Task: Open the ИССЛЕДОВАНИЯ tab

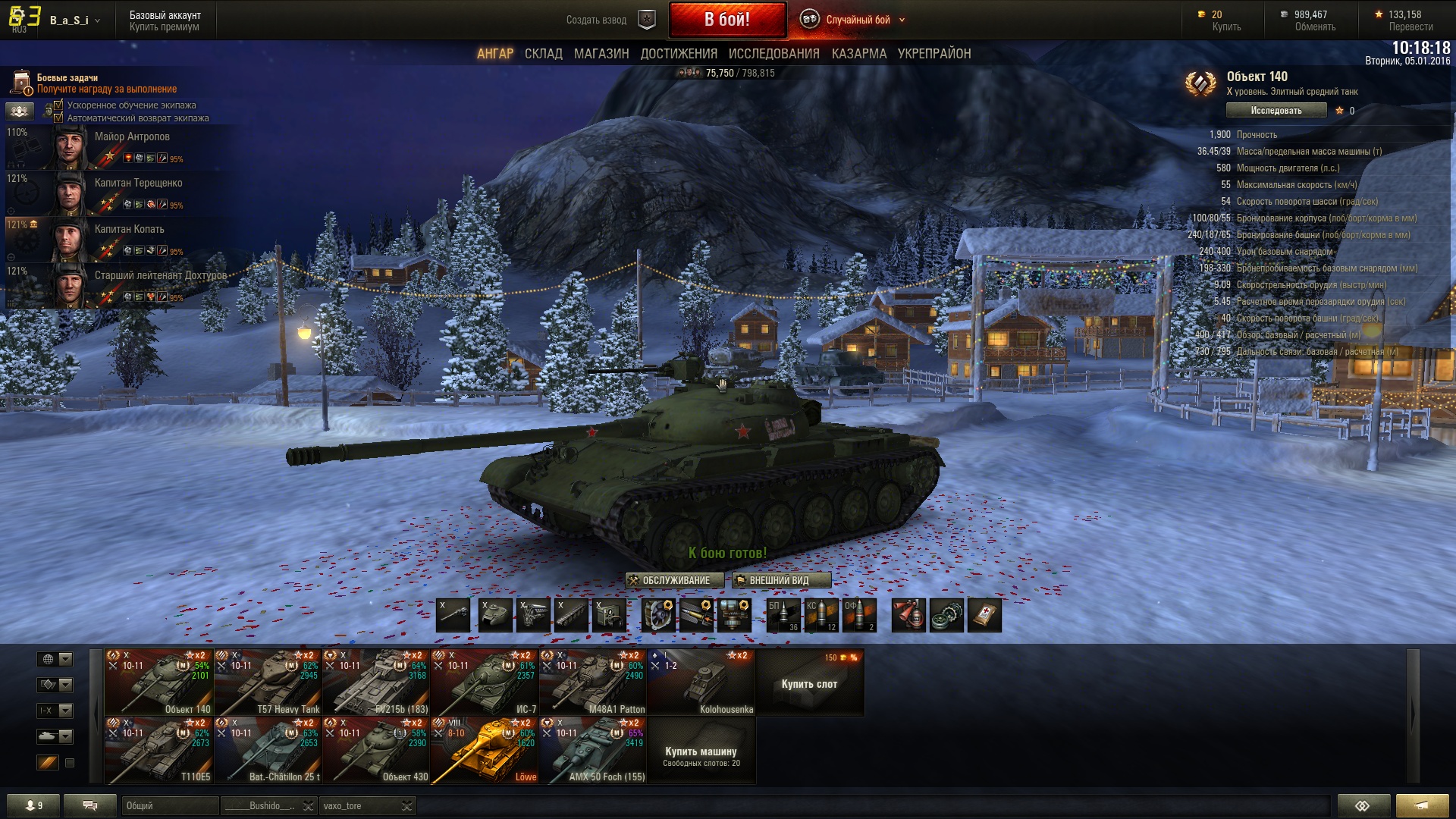Action: click(773, 54)
